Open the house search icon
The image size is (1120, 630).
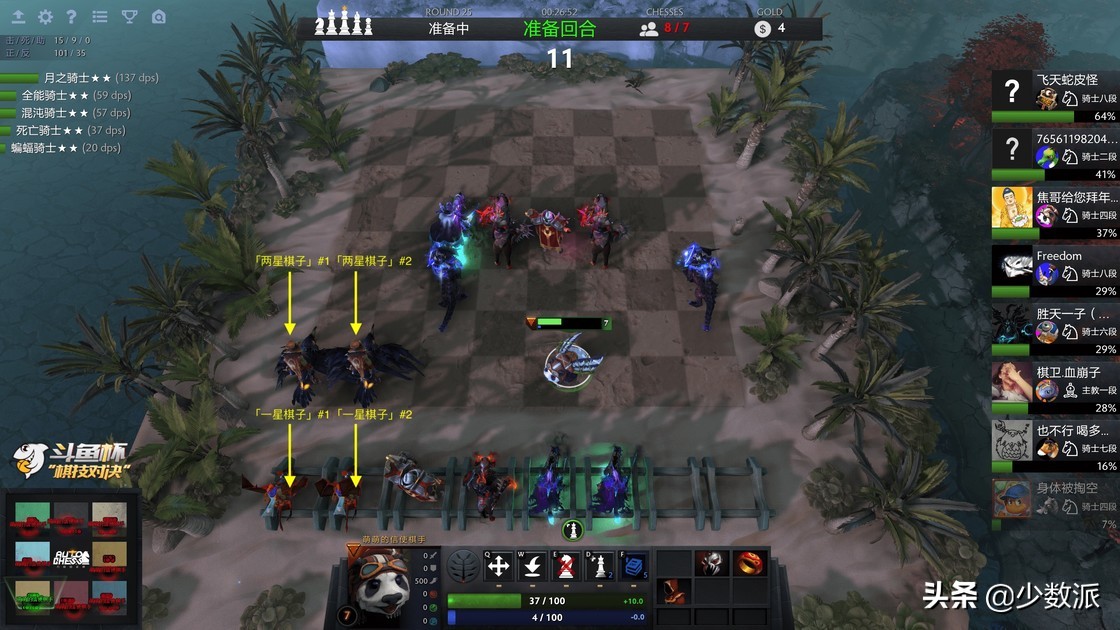coord(159,17)
